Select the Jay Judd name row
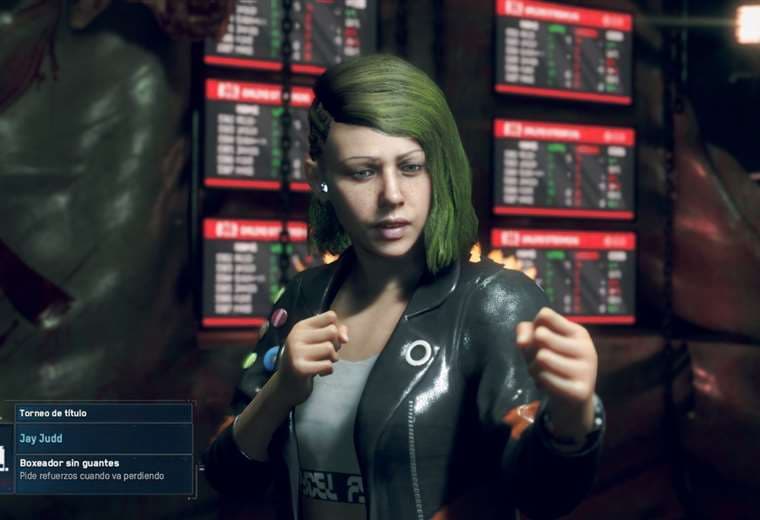The image size is (760, 520). click(103, 438)
